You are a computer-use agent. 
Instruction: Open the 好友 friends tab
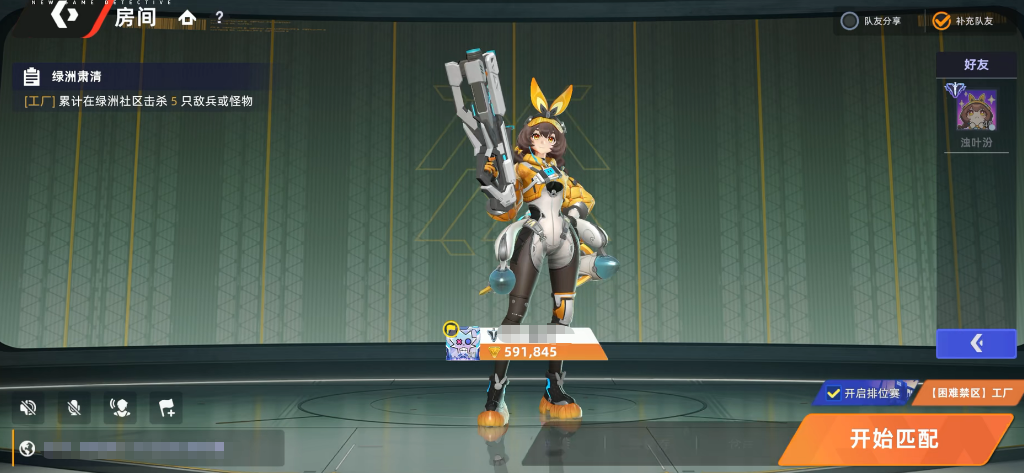pos(976,64)
